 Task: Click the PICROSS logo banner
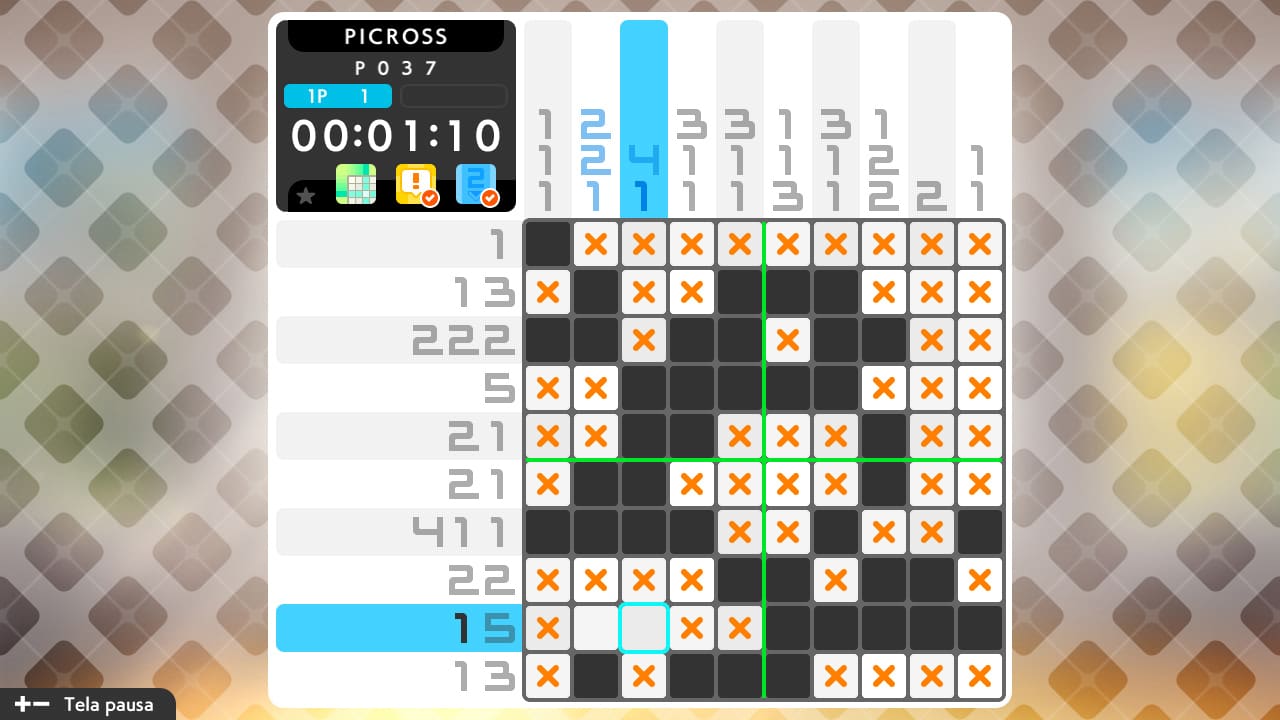396,36
